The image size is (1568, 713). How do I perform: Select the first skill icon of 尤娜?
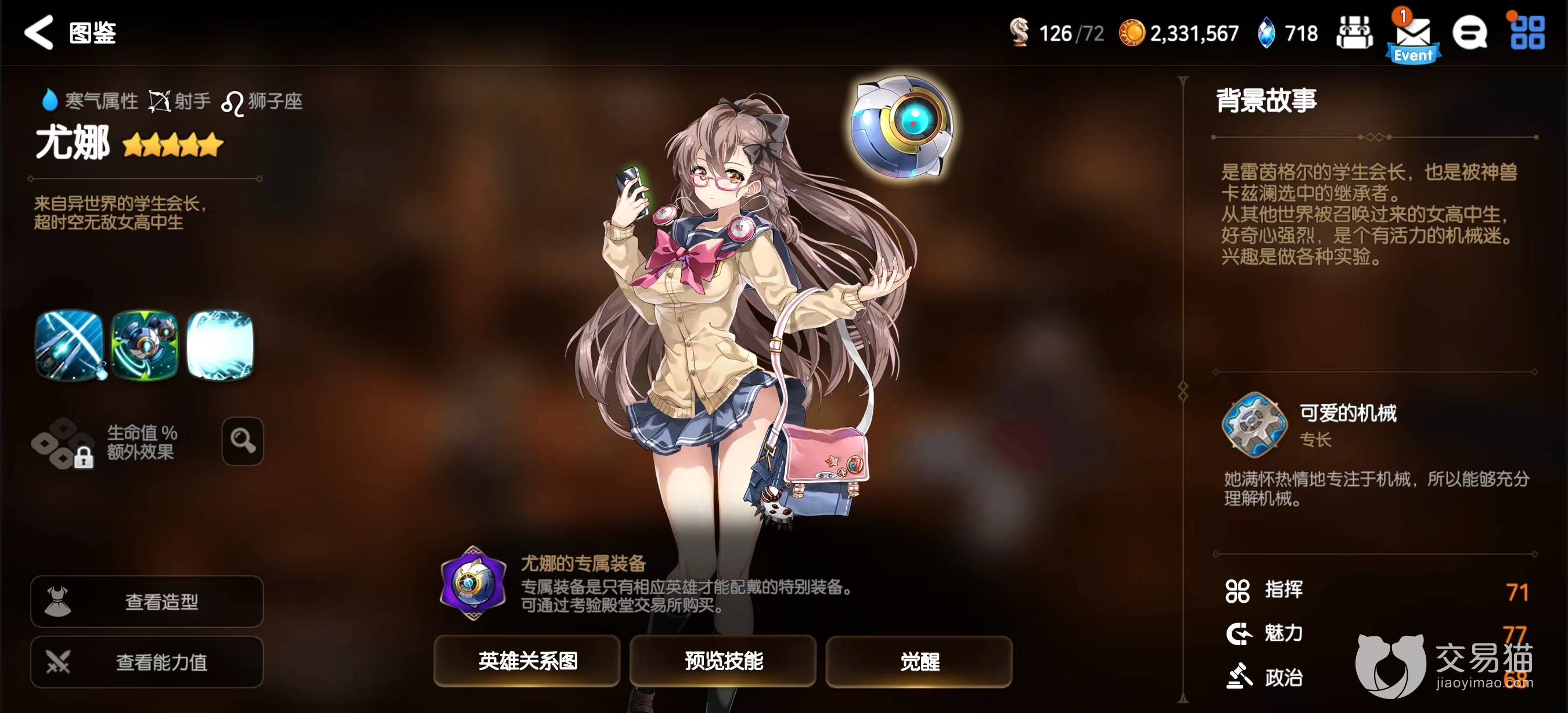click(x=69, y=345)
